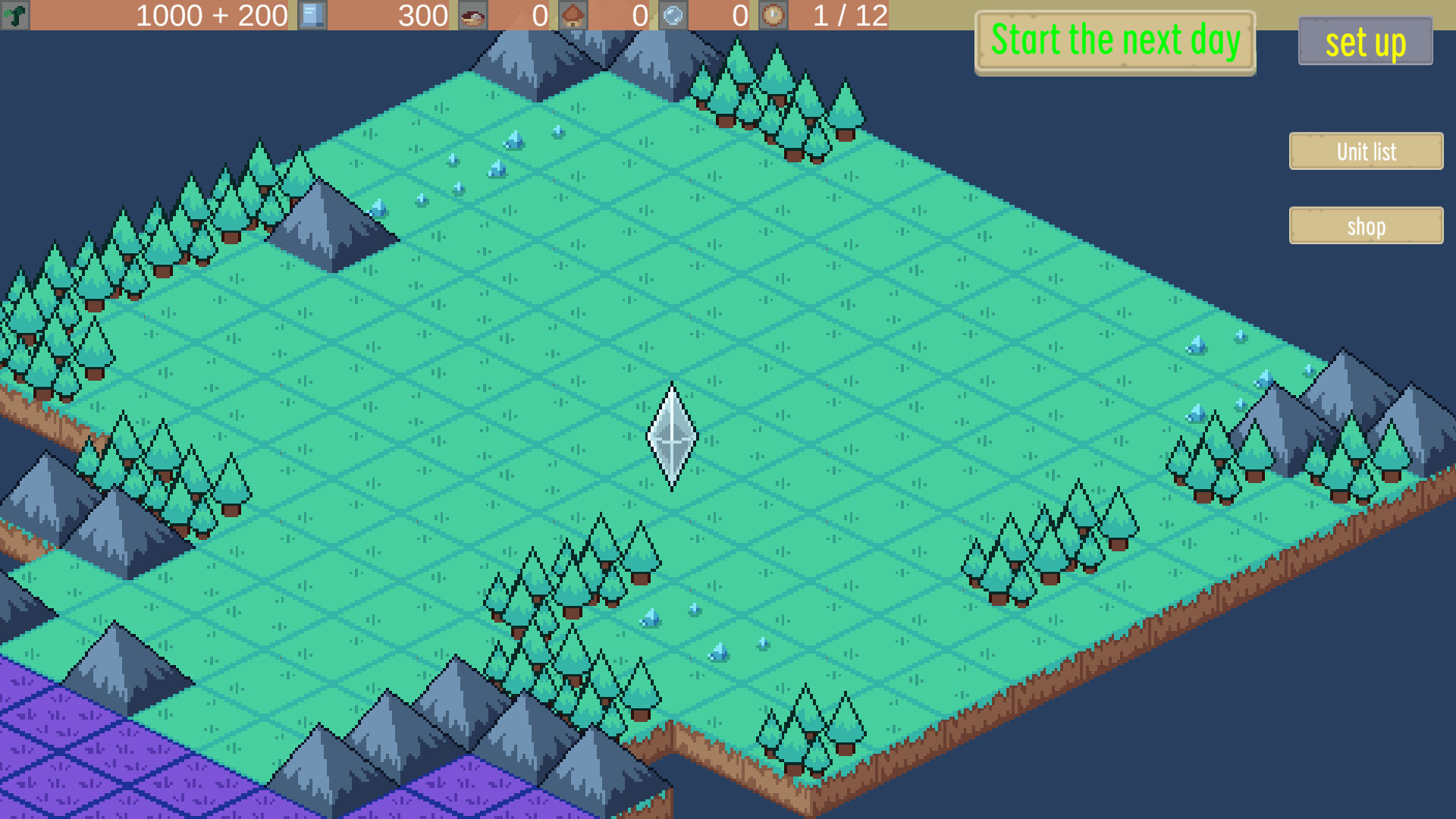Click the blue crystal block resource icon
1456x819 pixels.
[312, 14]
